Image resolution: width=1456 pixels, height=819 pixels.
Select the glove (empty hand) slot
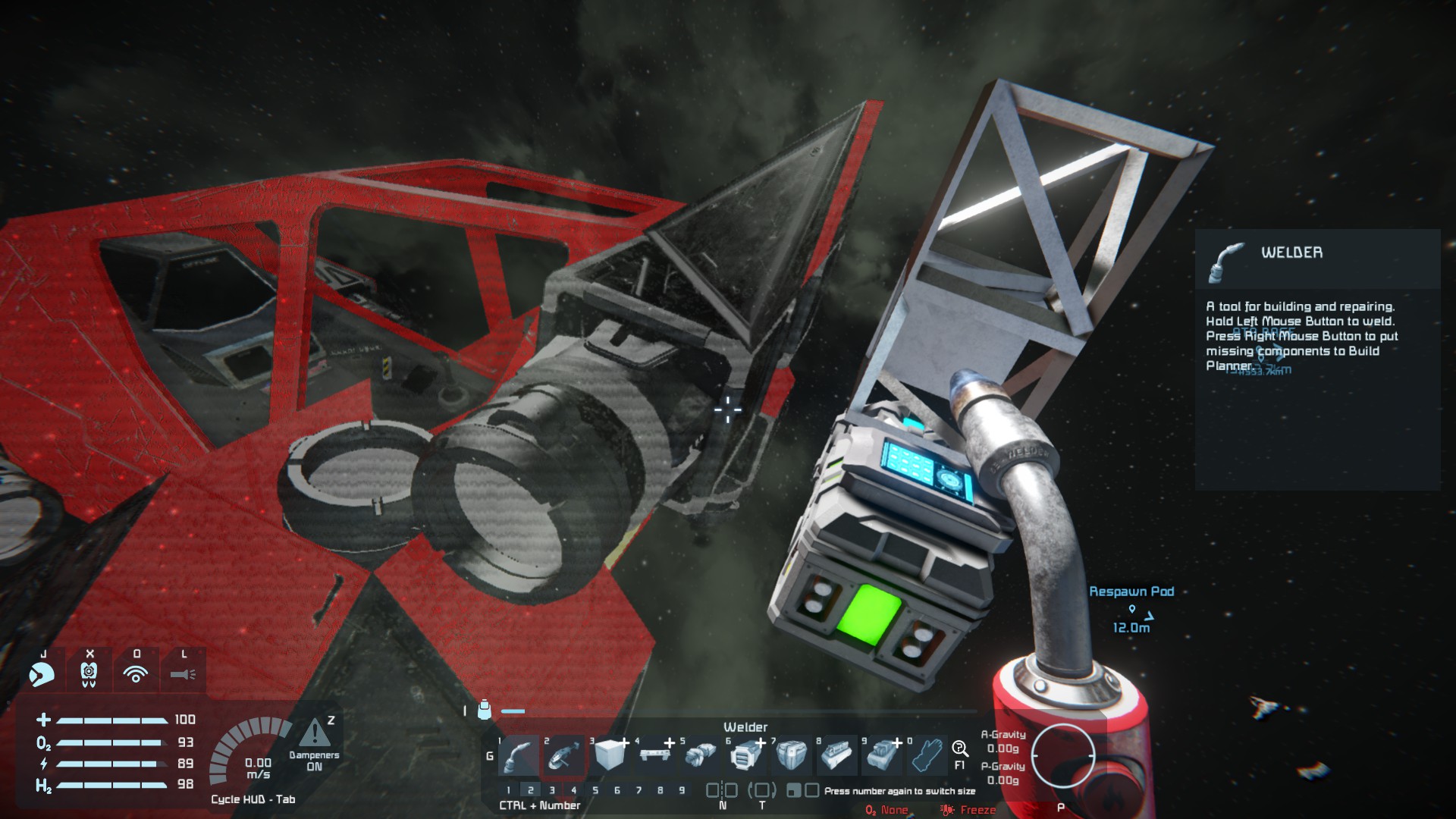[928, 755]
